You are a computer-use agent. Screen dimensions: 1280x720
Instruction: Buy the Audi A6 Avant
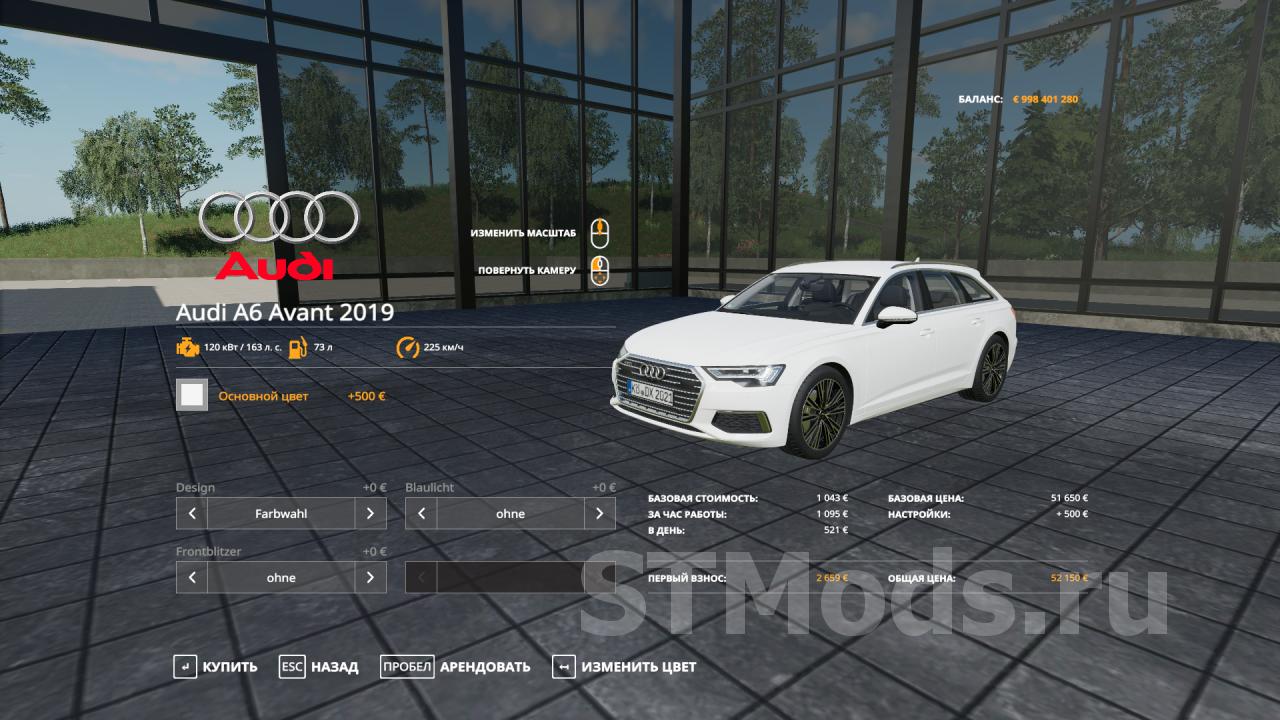[215, 667]
